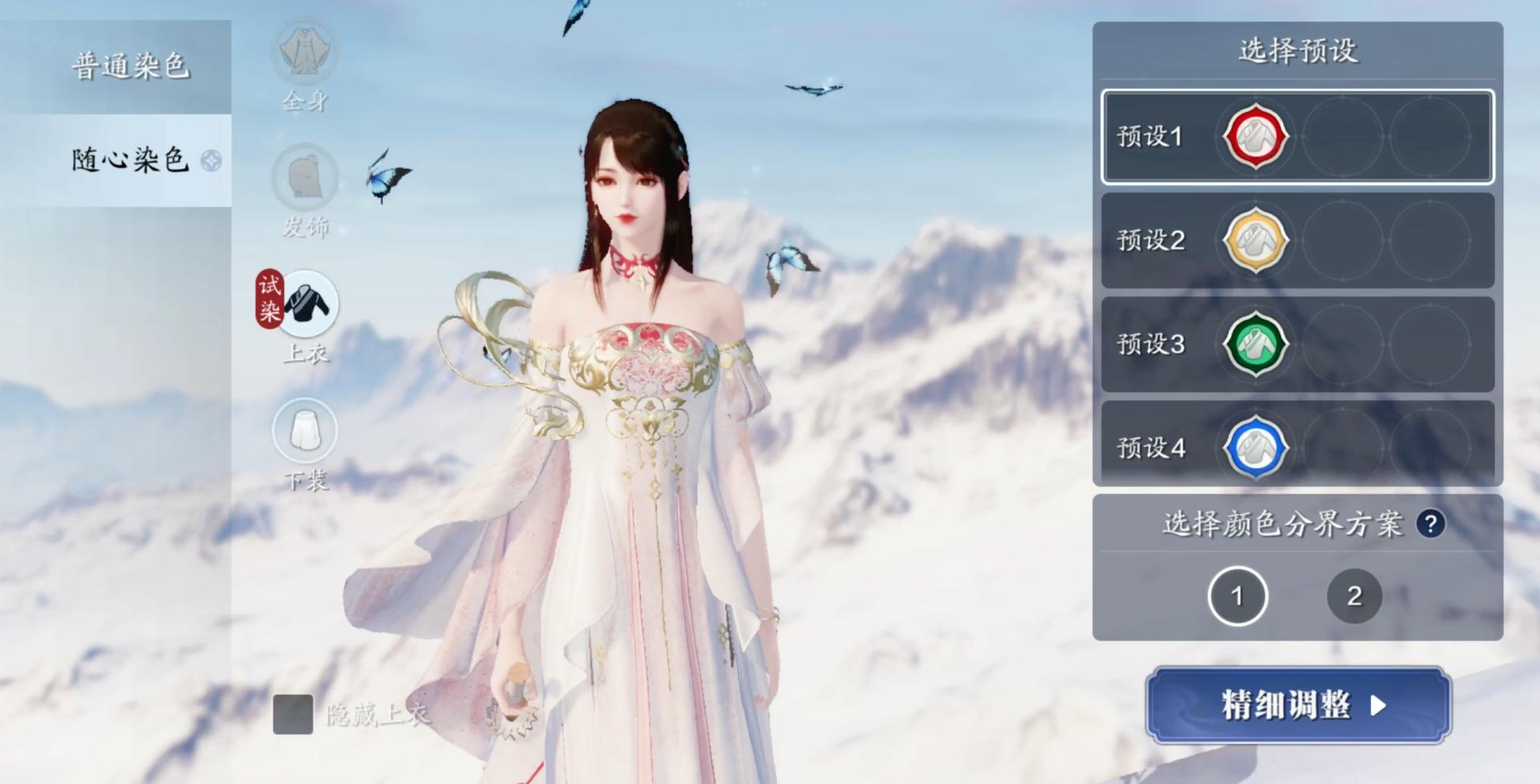This screenshot has height=784, width=1540.
Task: Select the 发饰 hair accessory icon
Action: pyautogui.click(x=305, y=176)
